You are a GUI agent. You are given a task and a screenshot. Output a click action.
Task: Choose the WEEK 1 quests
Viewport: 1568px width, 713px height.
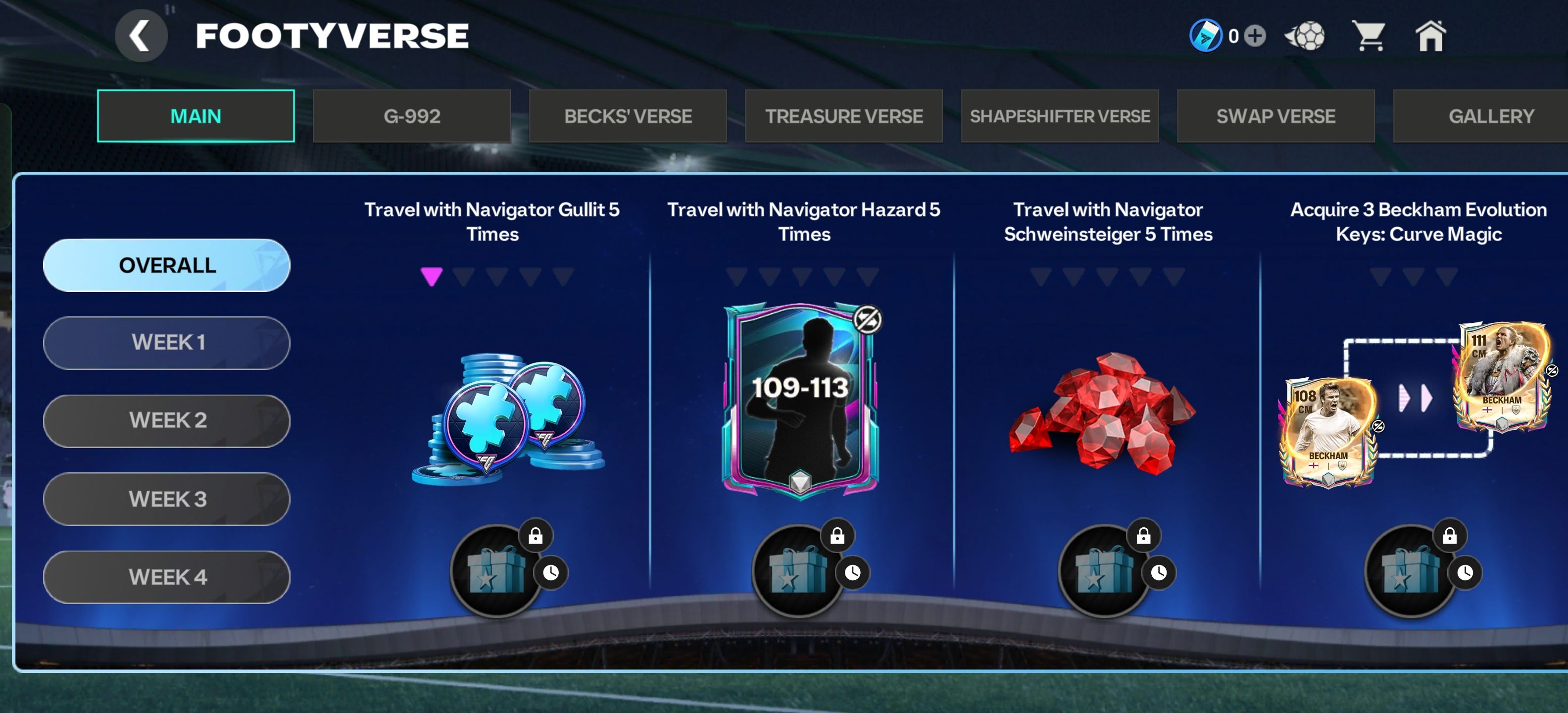(167, 343)
